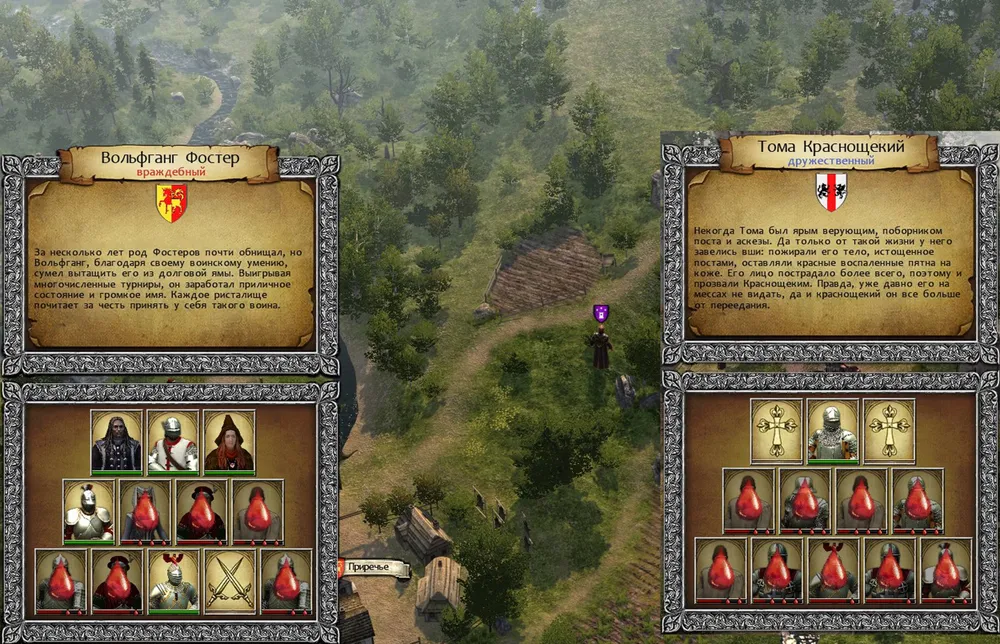Select the red-haired woman in pointed hat
Screen dimensions: 1000x644
229,441
